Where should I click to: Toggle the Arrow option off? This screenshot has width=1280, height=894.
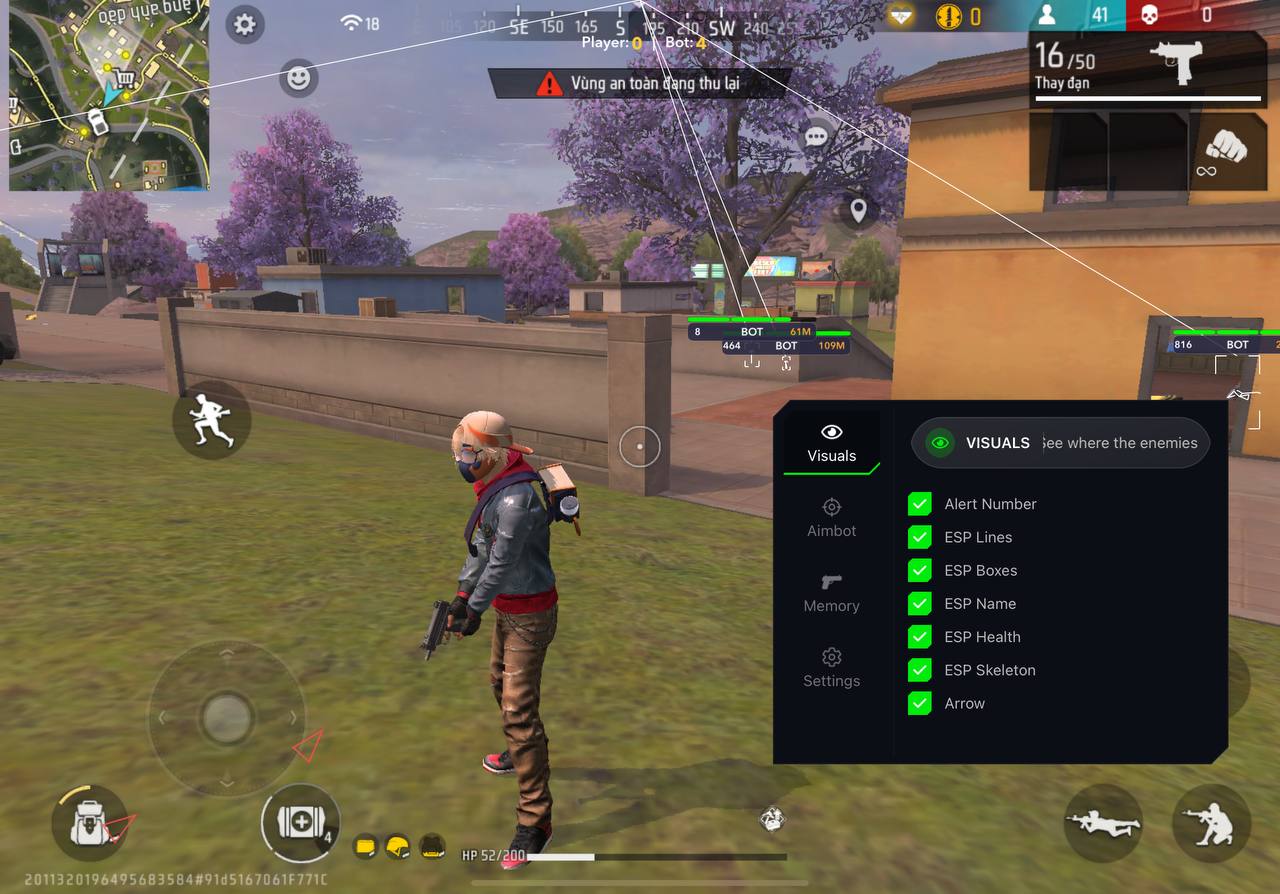(x=919, y=703)
